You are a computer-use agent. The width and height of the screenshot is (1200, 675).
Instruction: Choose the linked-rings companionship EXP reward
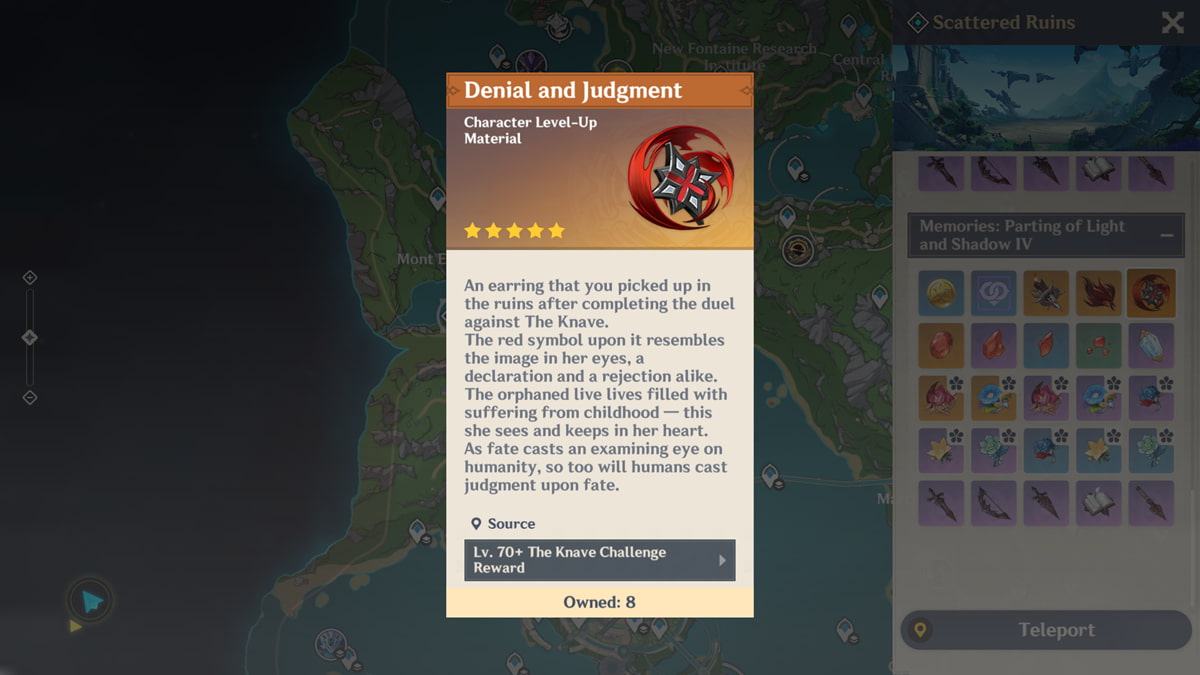[993, 293]
